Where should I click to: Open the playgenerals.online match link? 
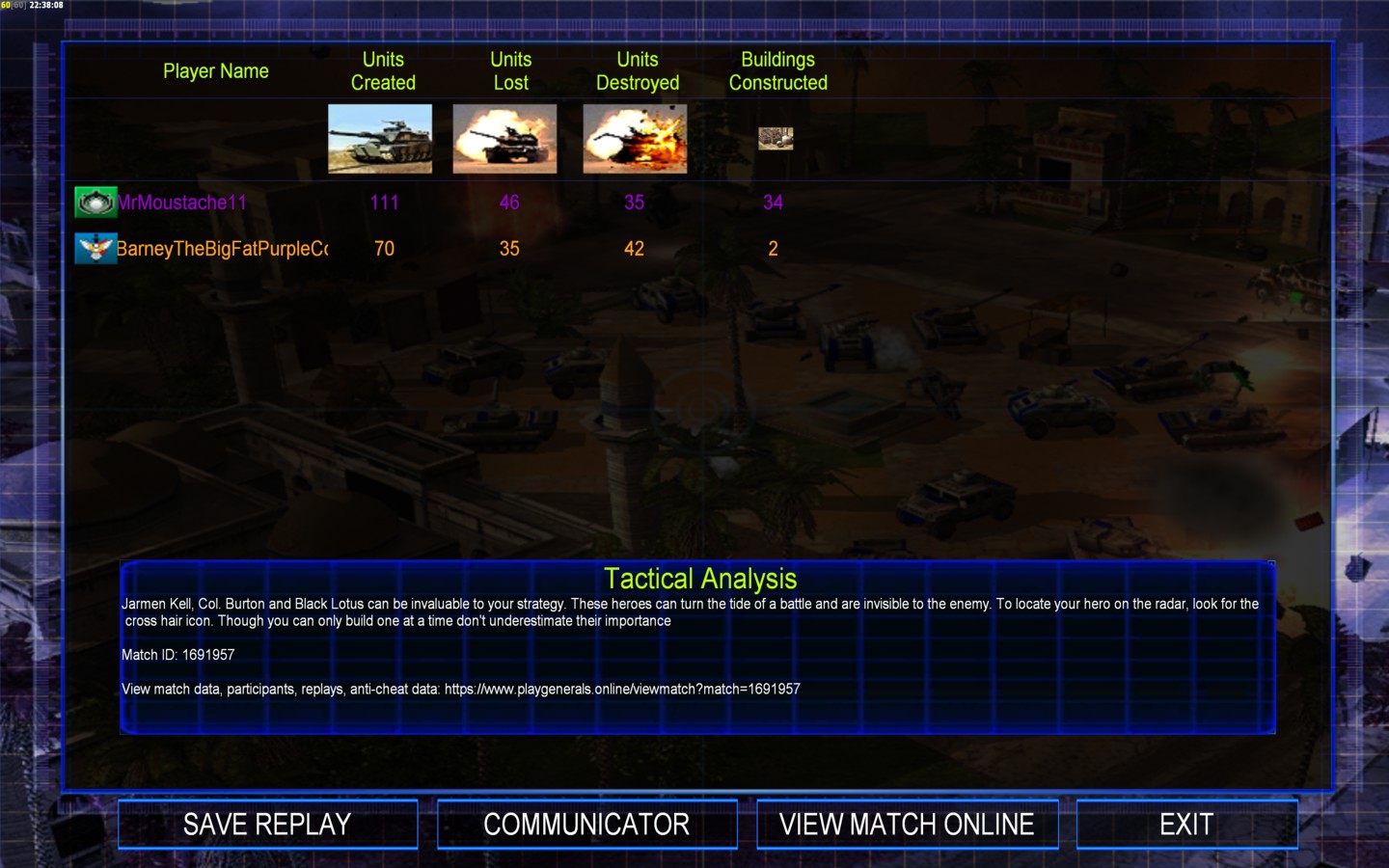622,690
